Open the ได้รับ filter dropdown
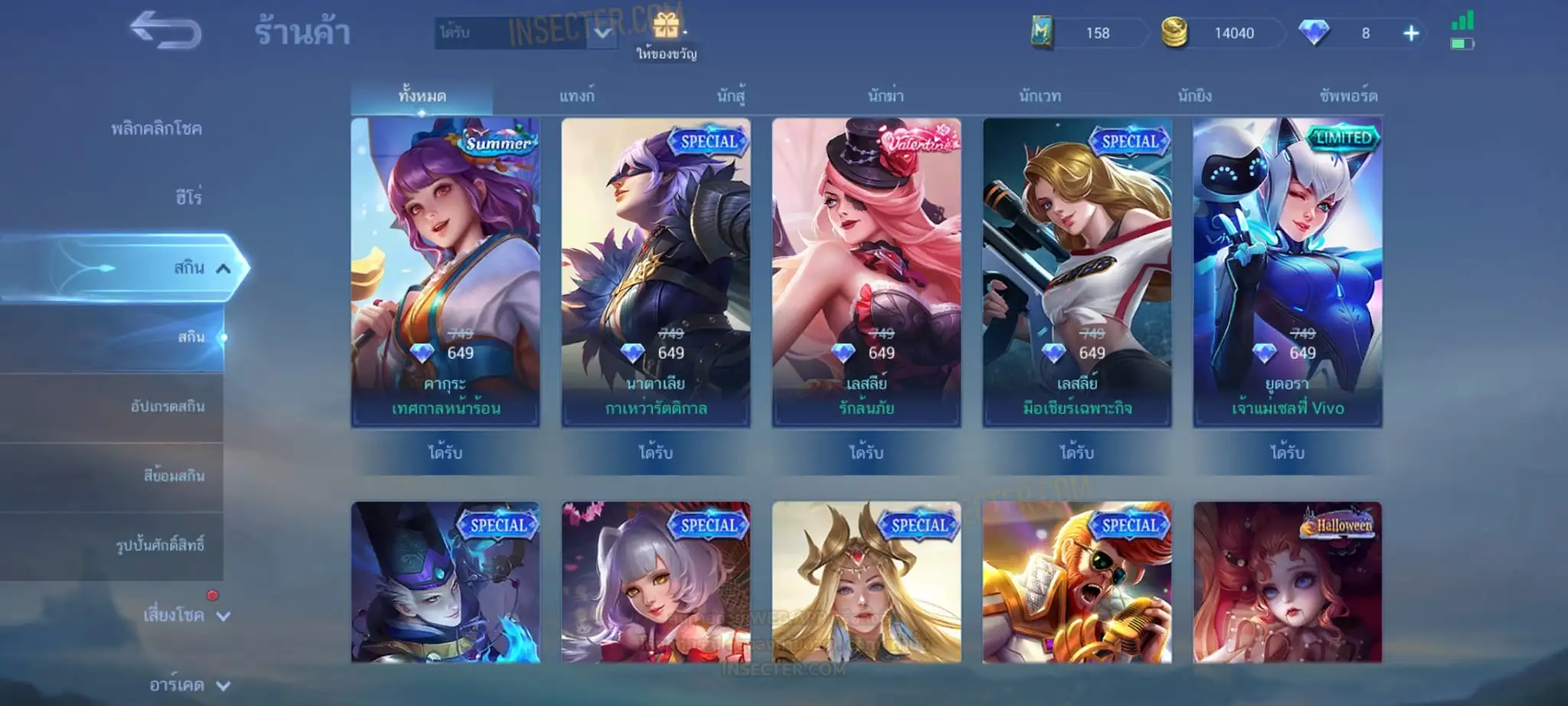The image size is (1568, 706). click(x=526, y=33)
